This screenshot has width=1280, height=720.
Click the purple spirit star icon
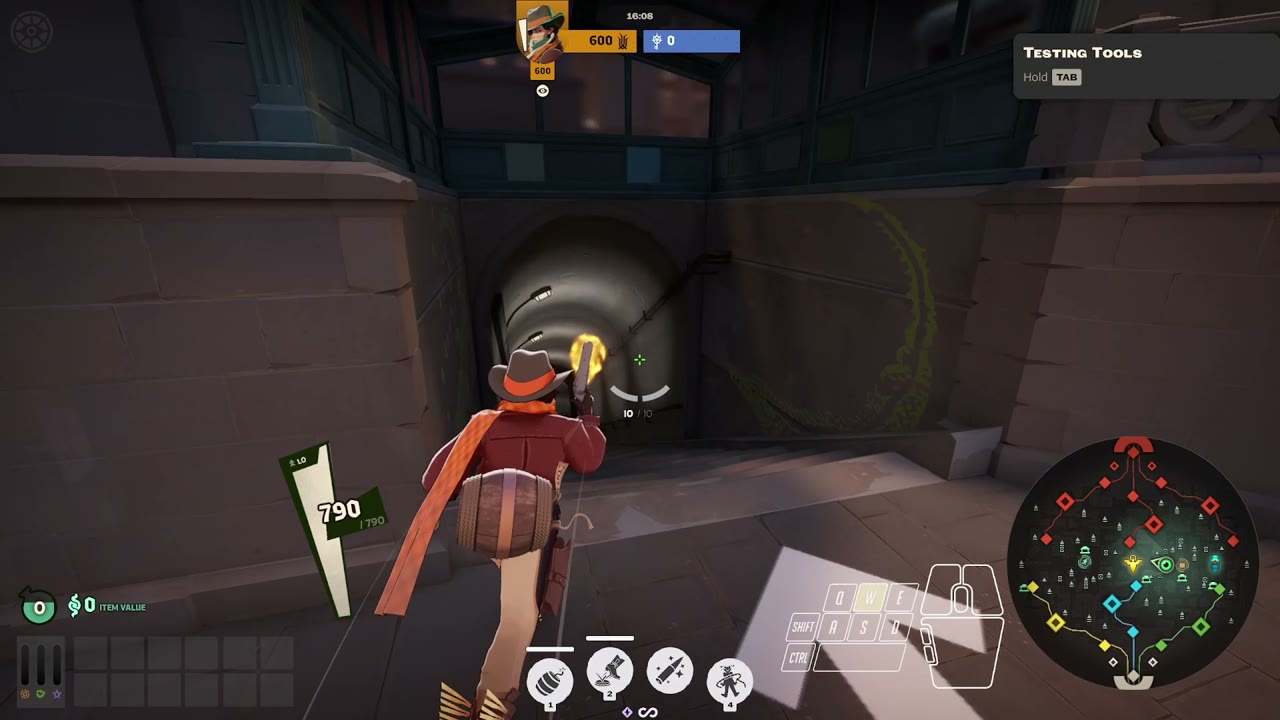[57, 696]
